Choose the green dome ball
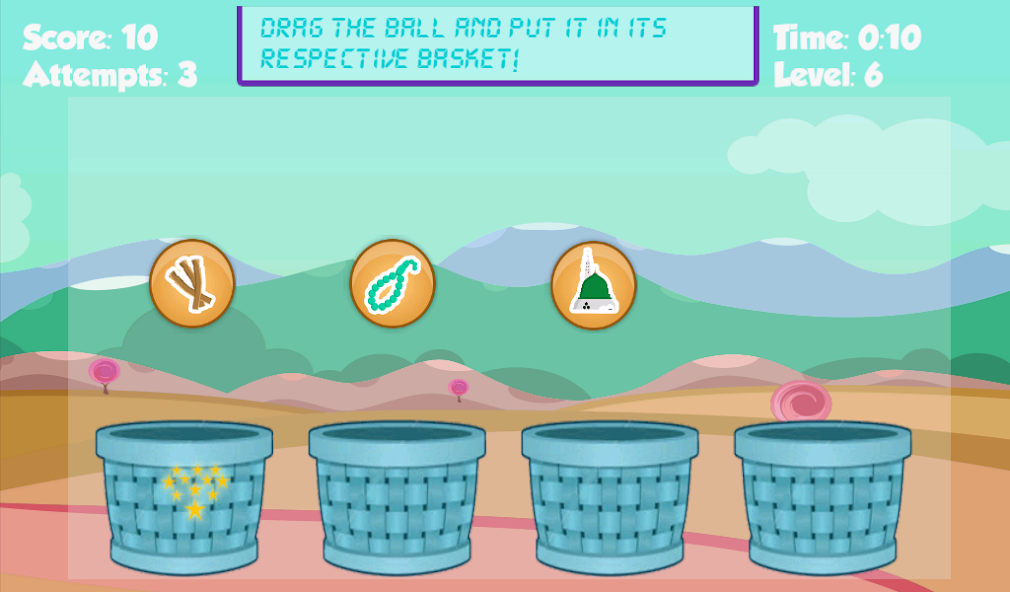Screen dimensions: 1010x592 (593, 284)
